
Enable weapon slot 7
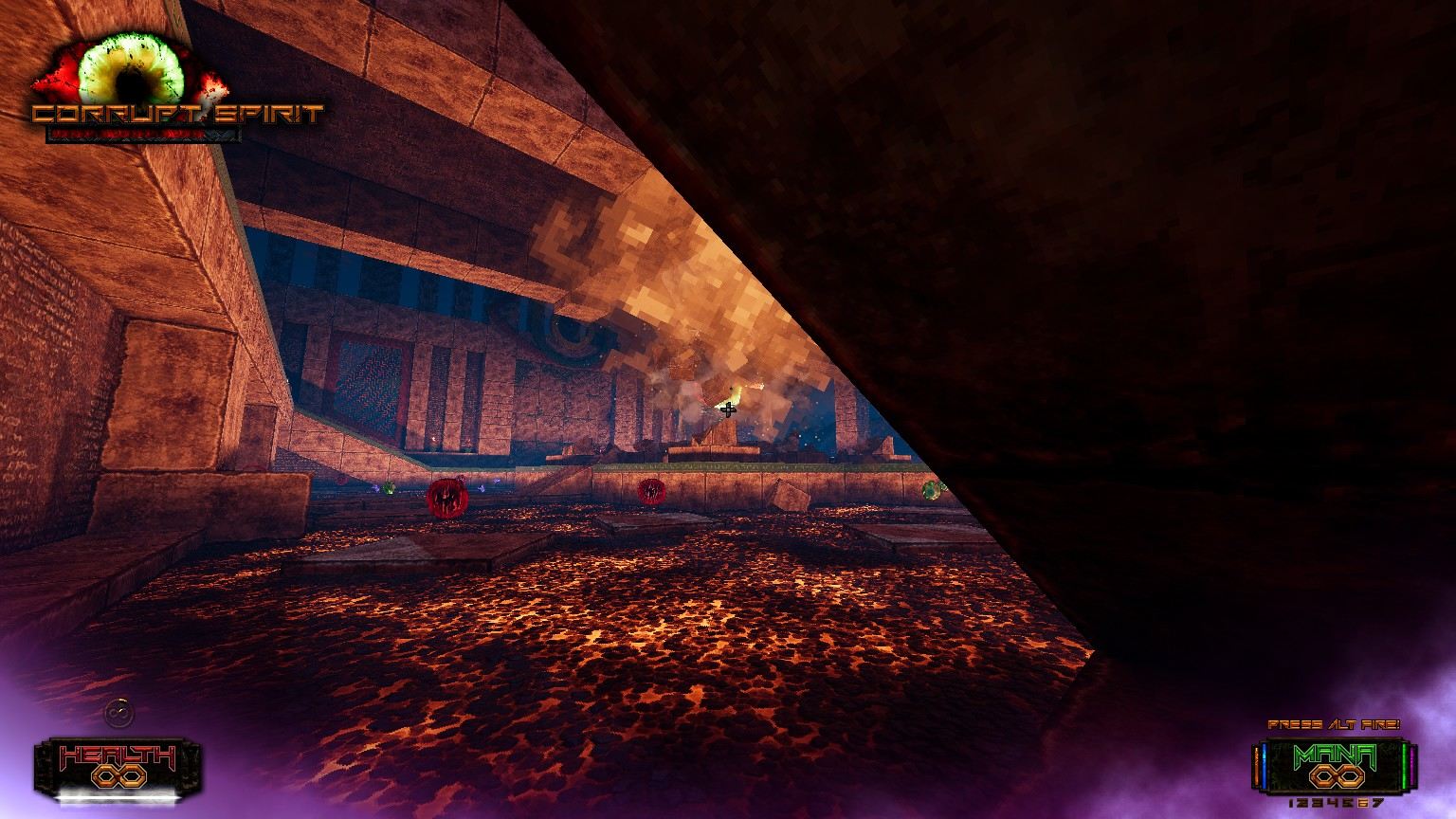[x=1377, y=804]
